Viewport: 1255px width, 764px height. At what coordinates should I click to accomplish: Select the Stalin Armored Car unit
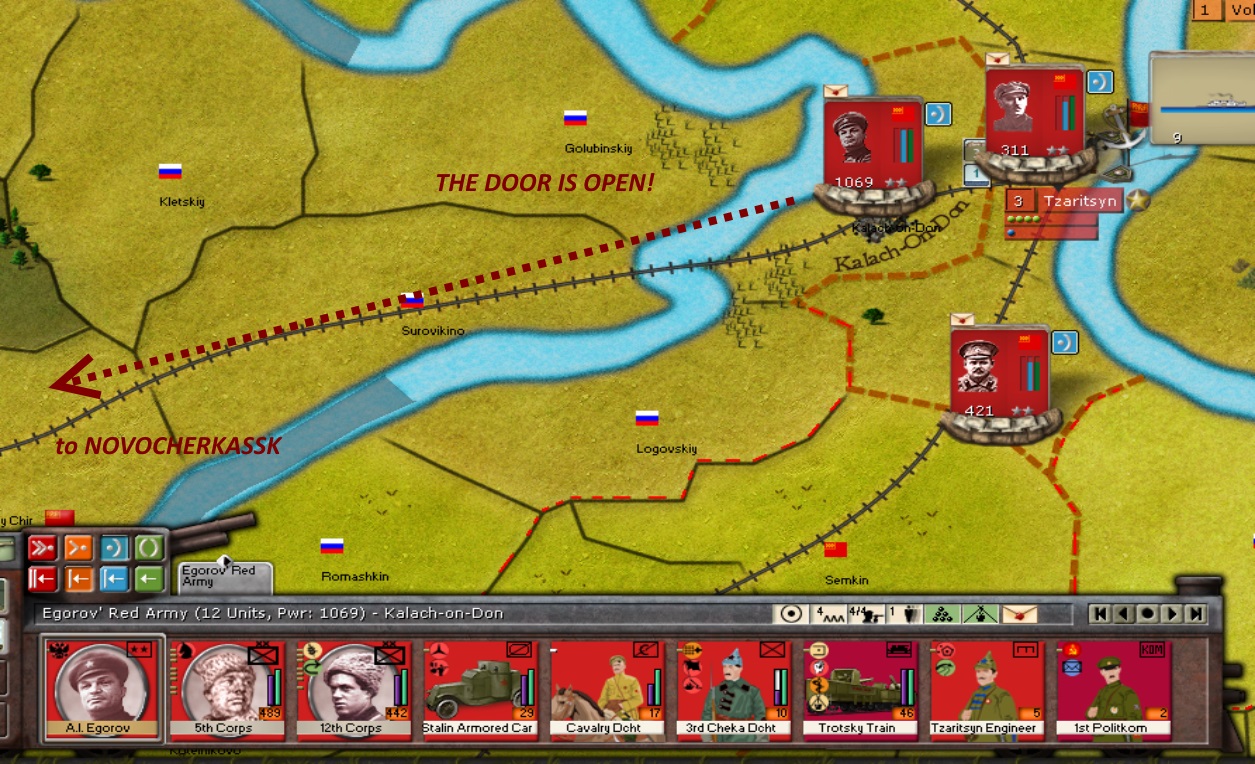point(480,690)
